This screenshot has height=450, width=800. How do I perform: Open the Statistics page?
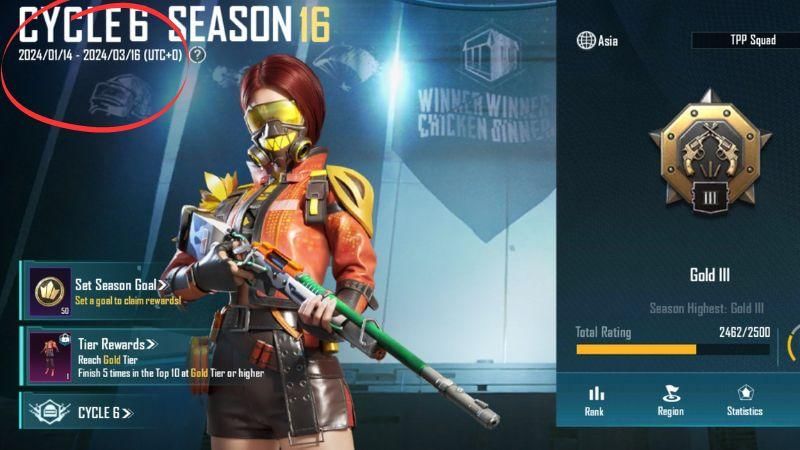click(x=744, y=400)
